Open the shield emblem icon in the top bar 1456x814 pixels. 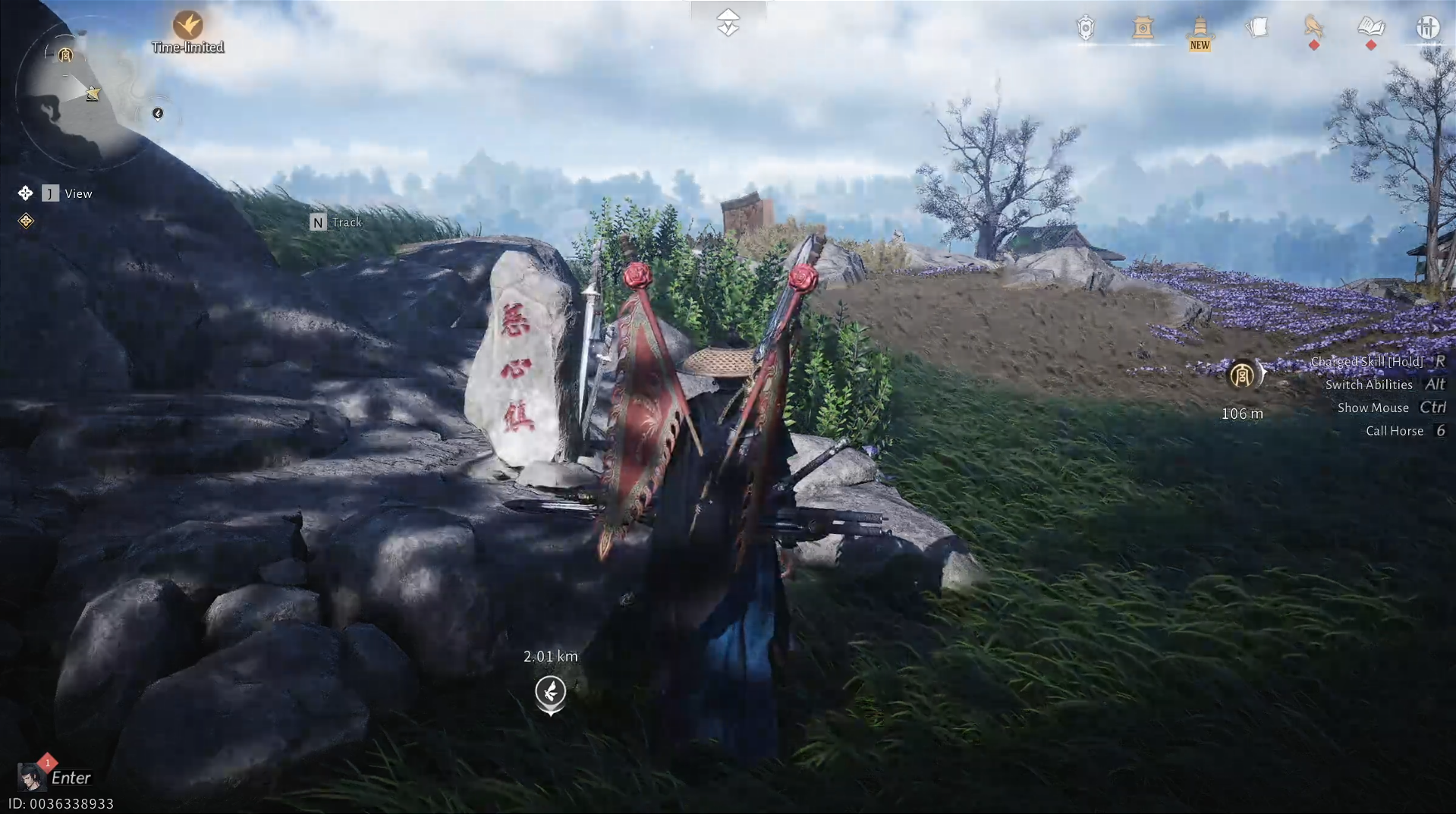[1086, 27]
